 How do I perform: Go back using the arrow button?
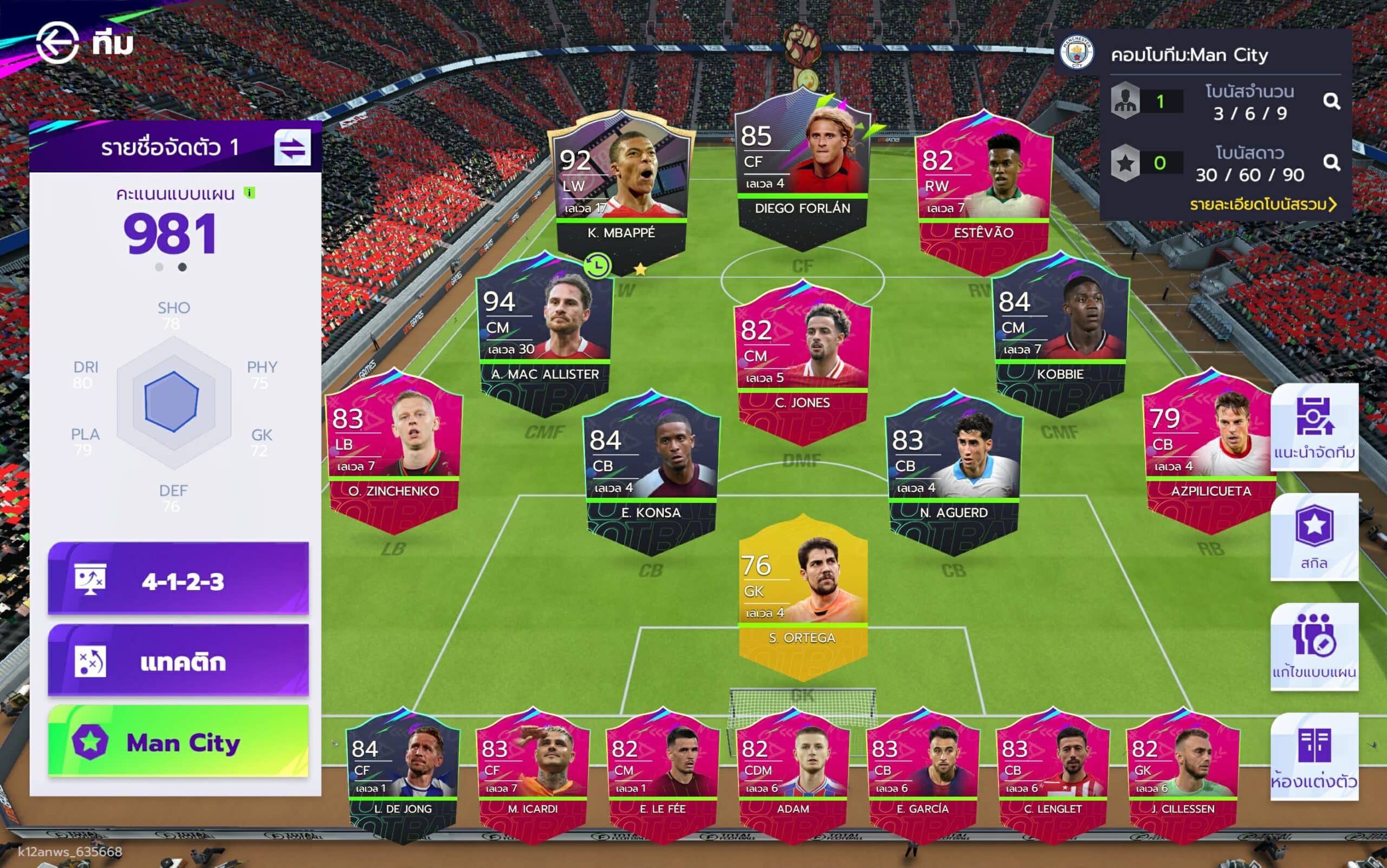57,42
